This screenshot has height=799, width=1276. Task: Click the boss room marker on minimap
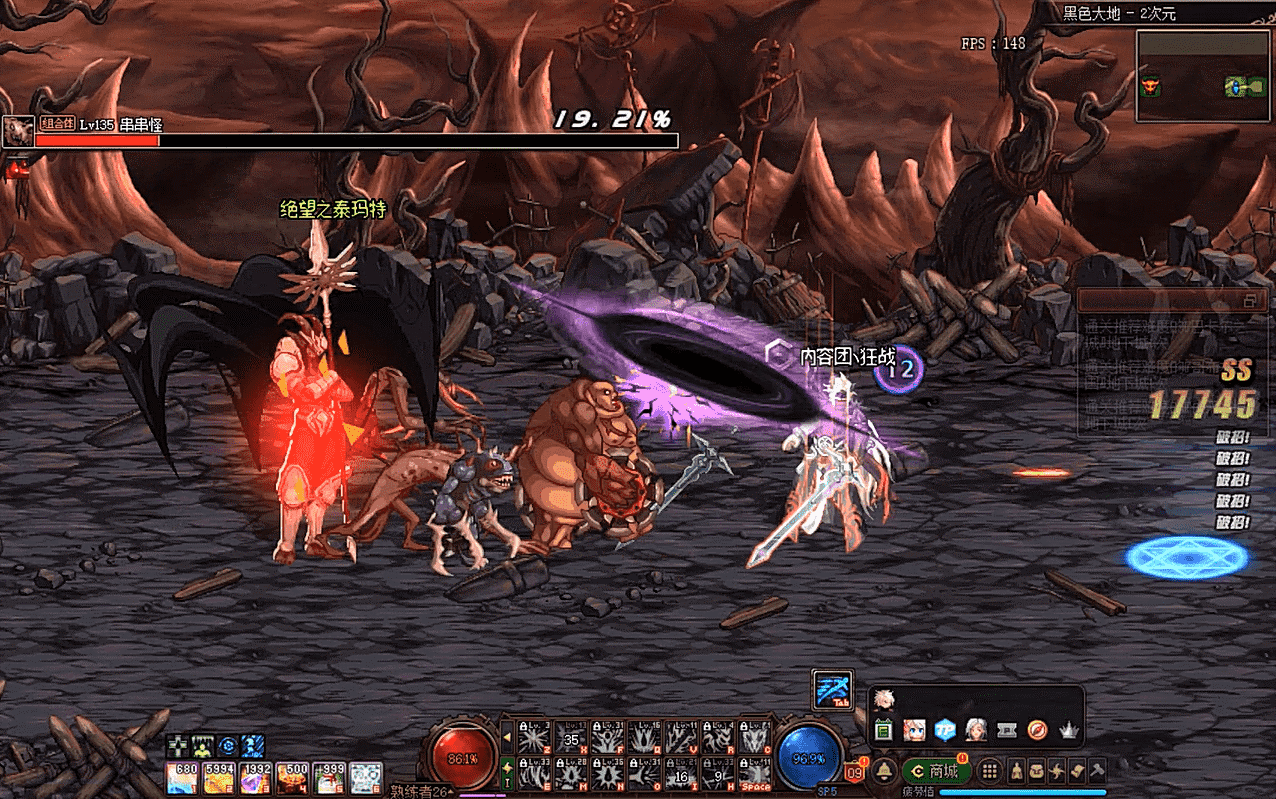point(1149,87)
